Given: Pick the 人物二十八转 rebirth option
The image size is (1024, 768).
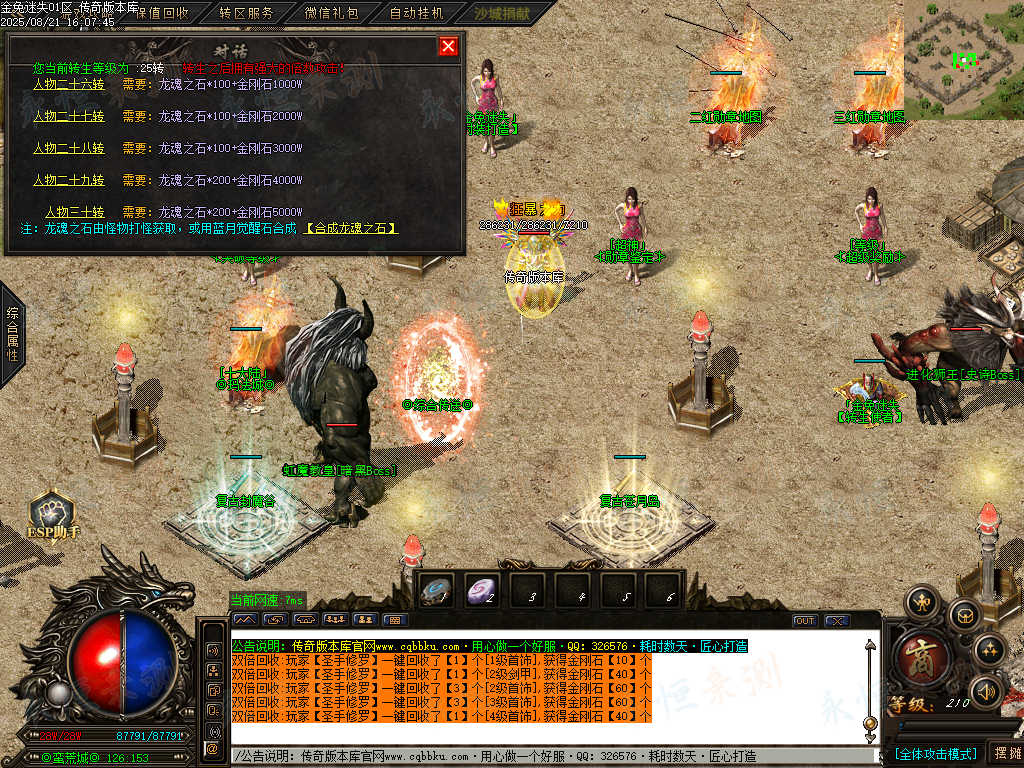Looking at the screenshot, I should (x=69, y=148).
